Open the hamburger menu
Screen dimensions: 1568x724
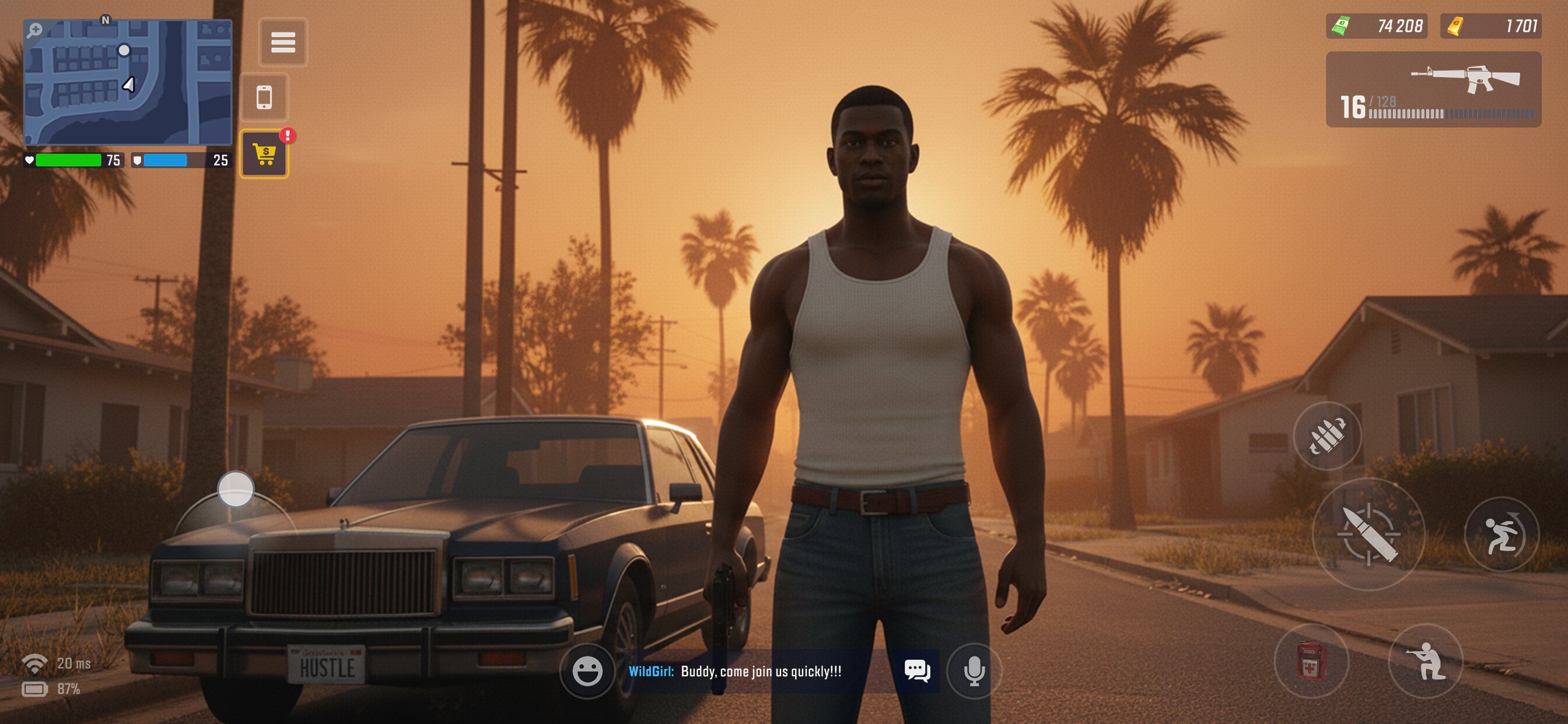(283, 42)
